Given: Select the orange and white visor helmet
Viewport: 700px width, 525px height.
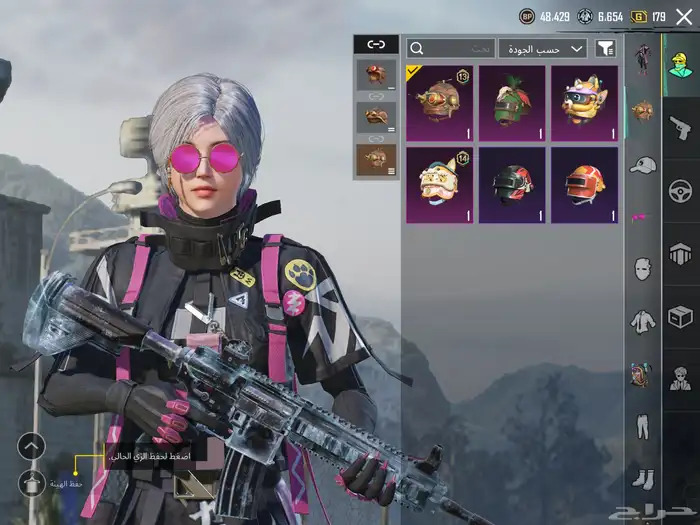Looking at the screenshot, I should coord(584,185).
